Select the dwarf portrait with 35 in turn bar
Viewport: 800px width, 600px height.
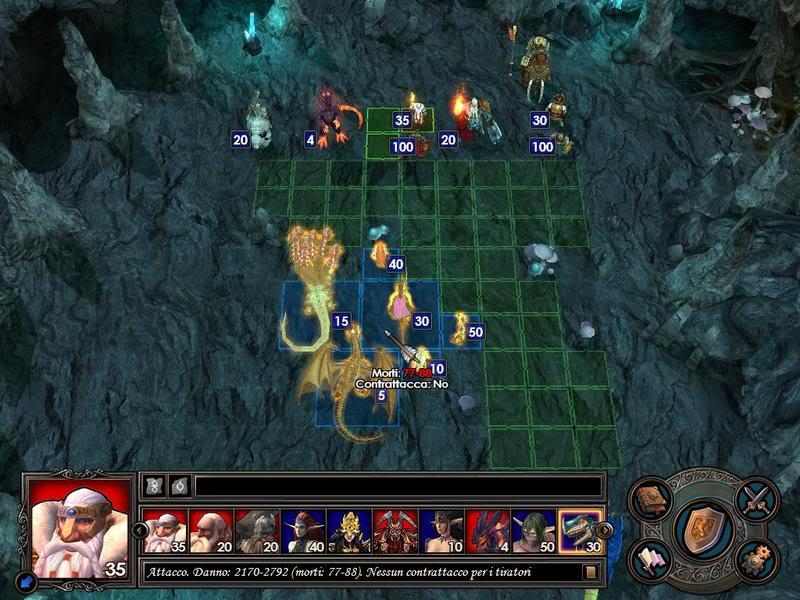(x=164, y=531)
